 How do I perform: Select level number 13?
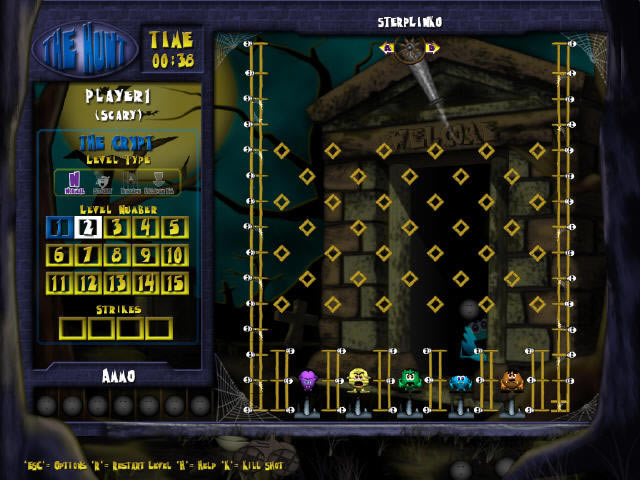(117, 283)
